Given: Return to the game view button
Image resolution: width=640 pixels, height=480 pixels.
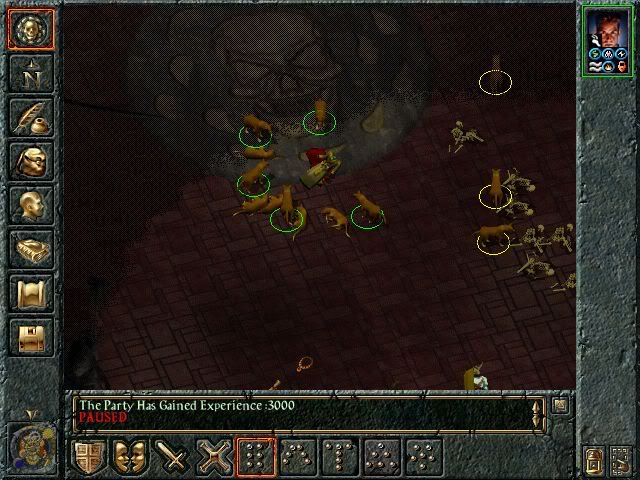Looking at the screenshot, I should [x=29, y=28].
